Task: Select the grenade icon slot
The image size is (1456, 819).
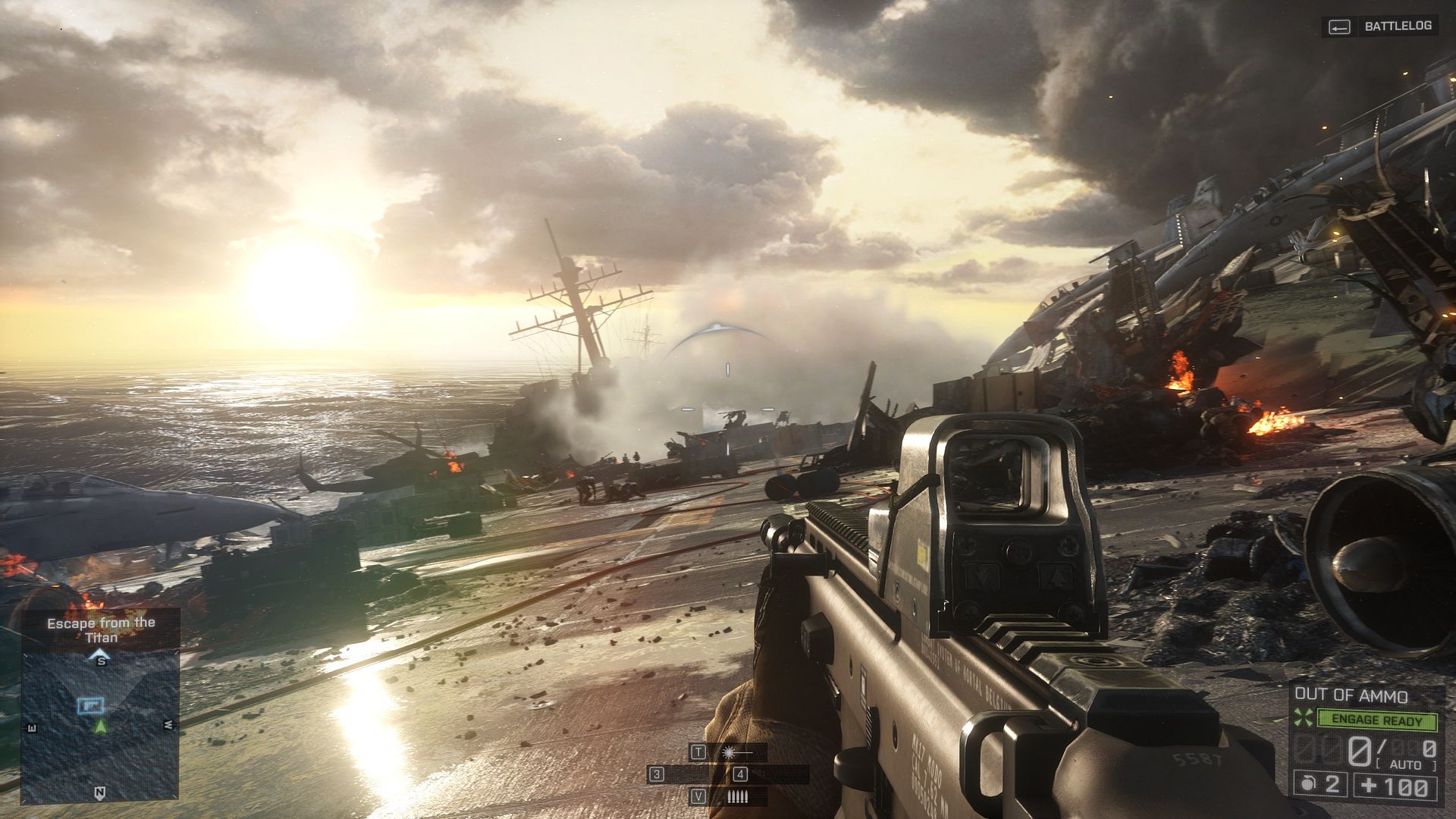Action: point(1308,785)
